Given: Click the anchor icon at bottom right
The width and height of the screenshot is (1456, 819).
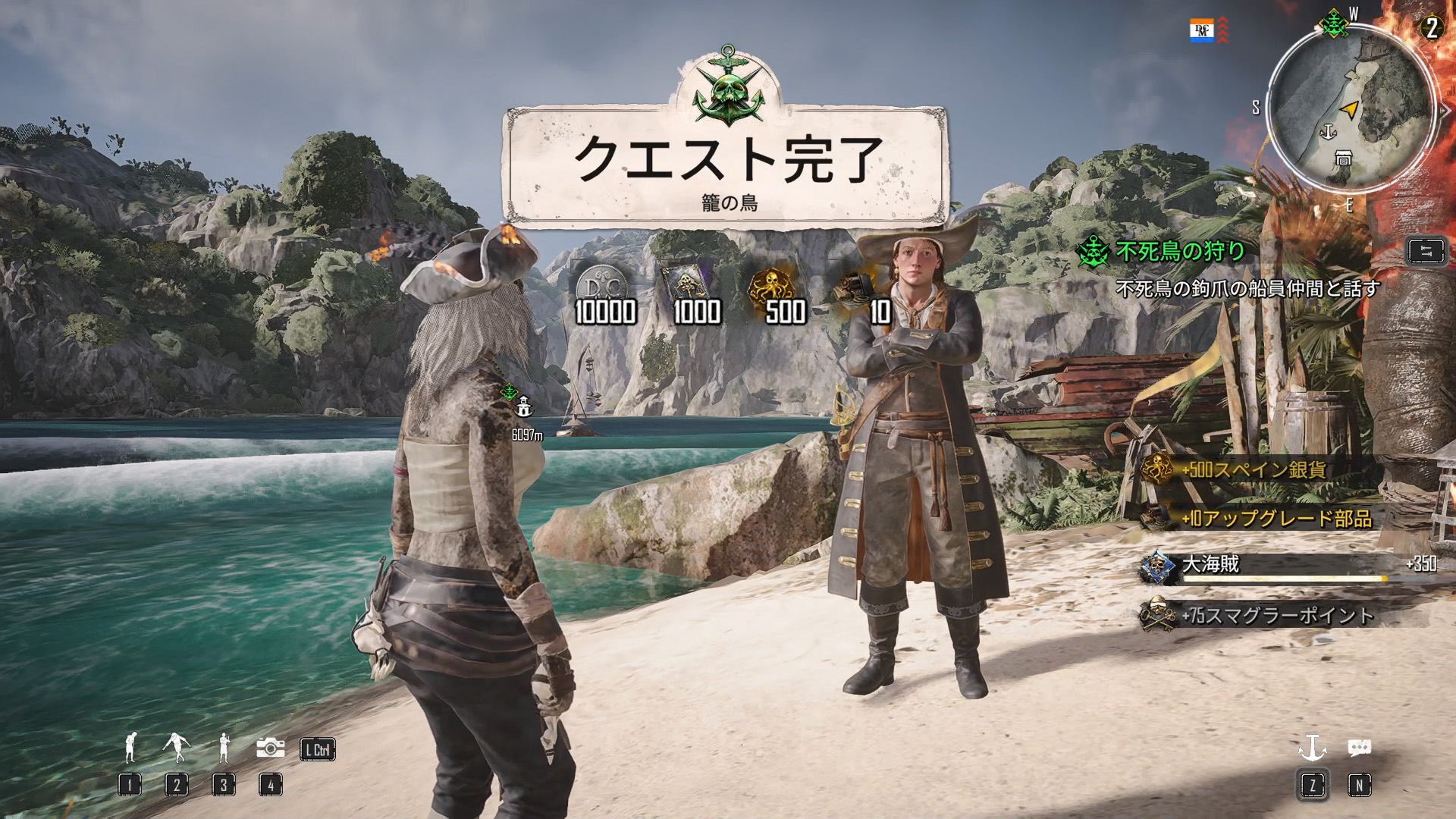Looking at the screenshot, I should [1313, 749].
